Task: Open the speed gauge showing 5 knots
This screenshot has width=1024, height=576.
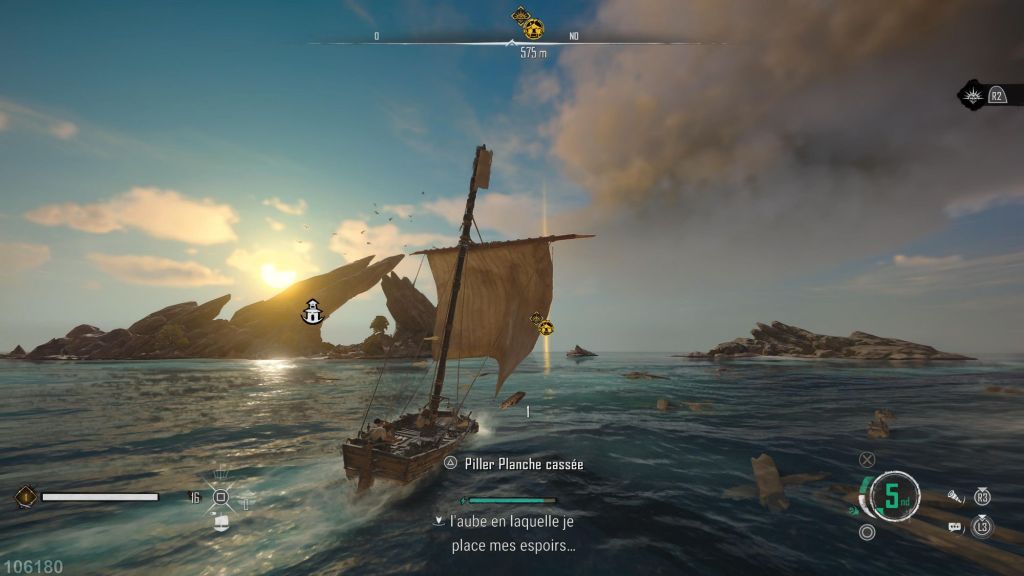Action: point(895,496)
